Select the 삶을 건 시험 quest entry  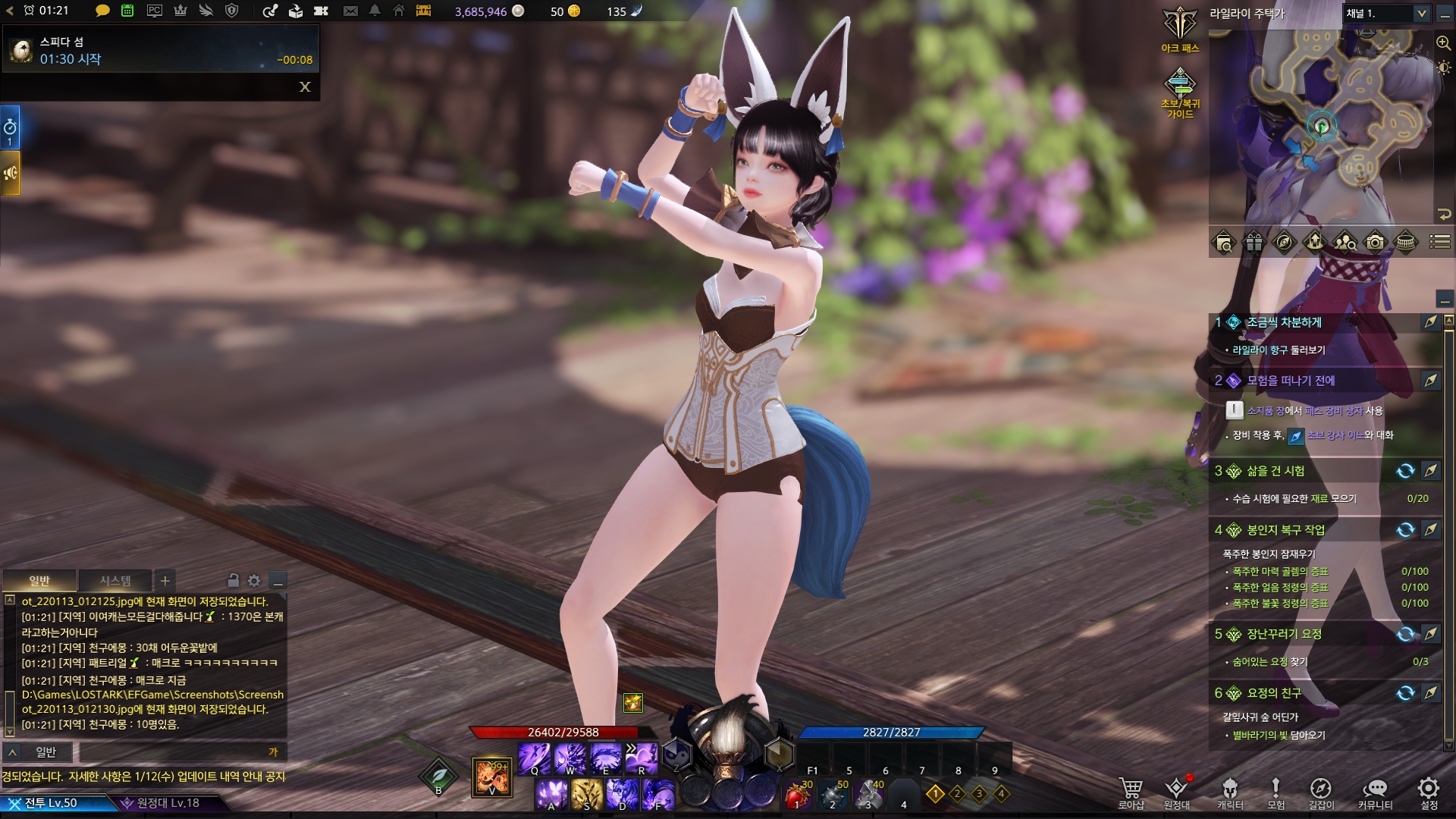(1276, 471)
